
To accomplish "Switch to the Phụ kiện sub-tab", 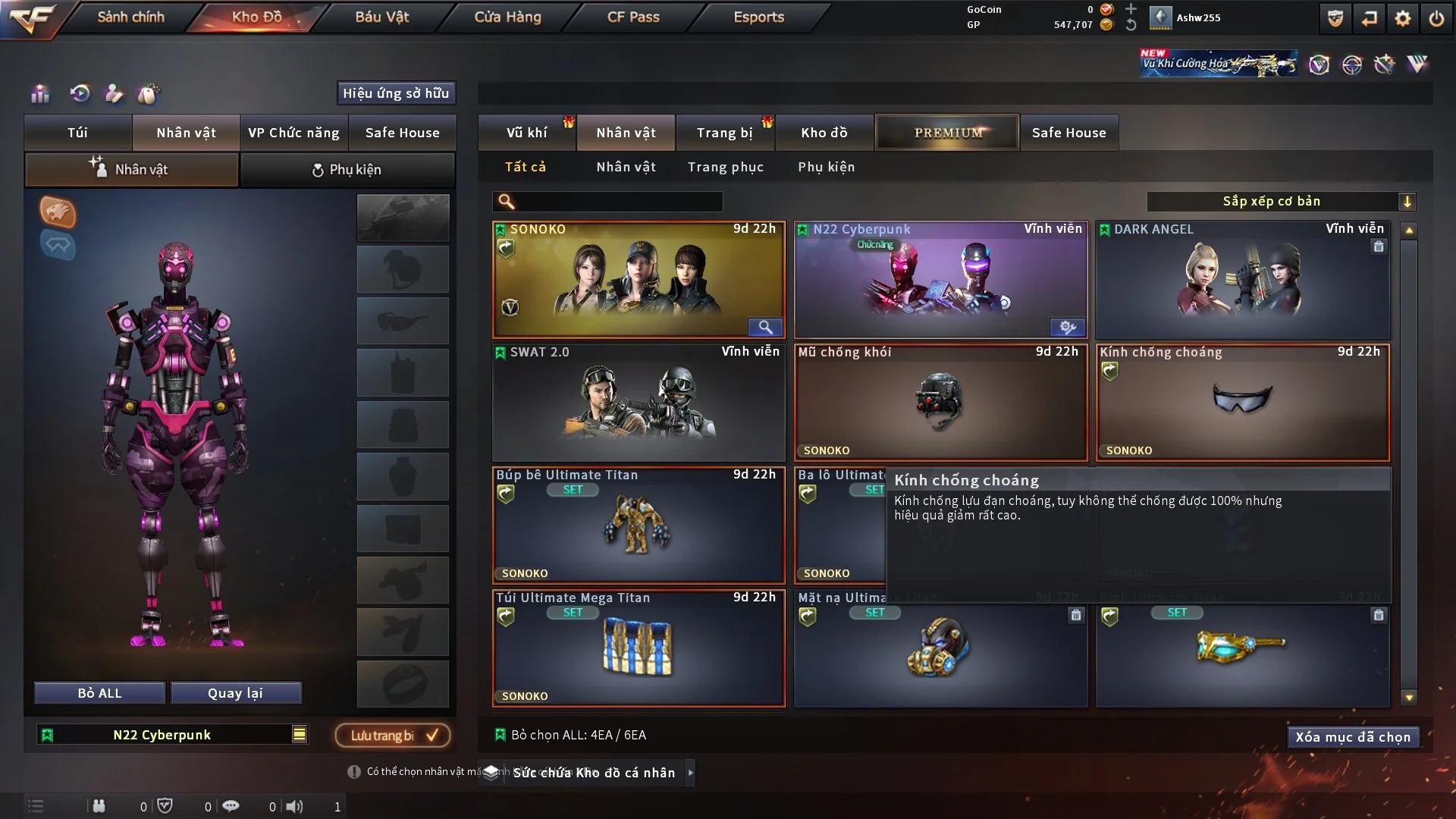I will click(x=347, y=170).
